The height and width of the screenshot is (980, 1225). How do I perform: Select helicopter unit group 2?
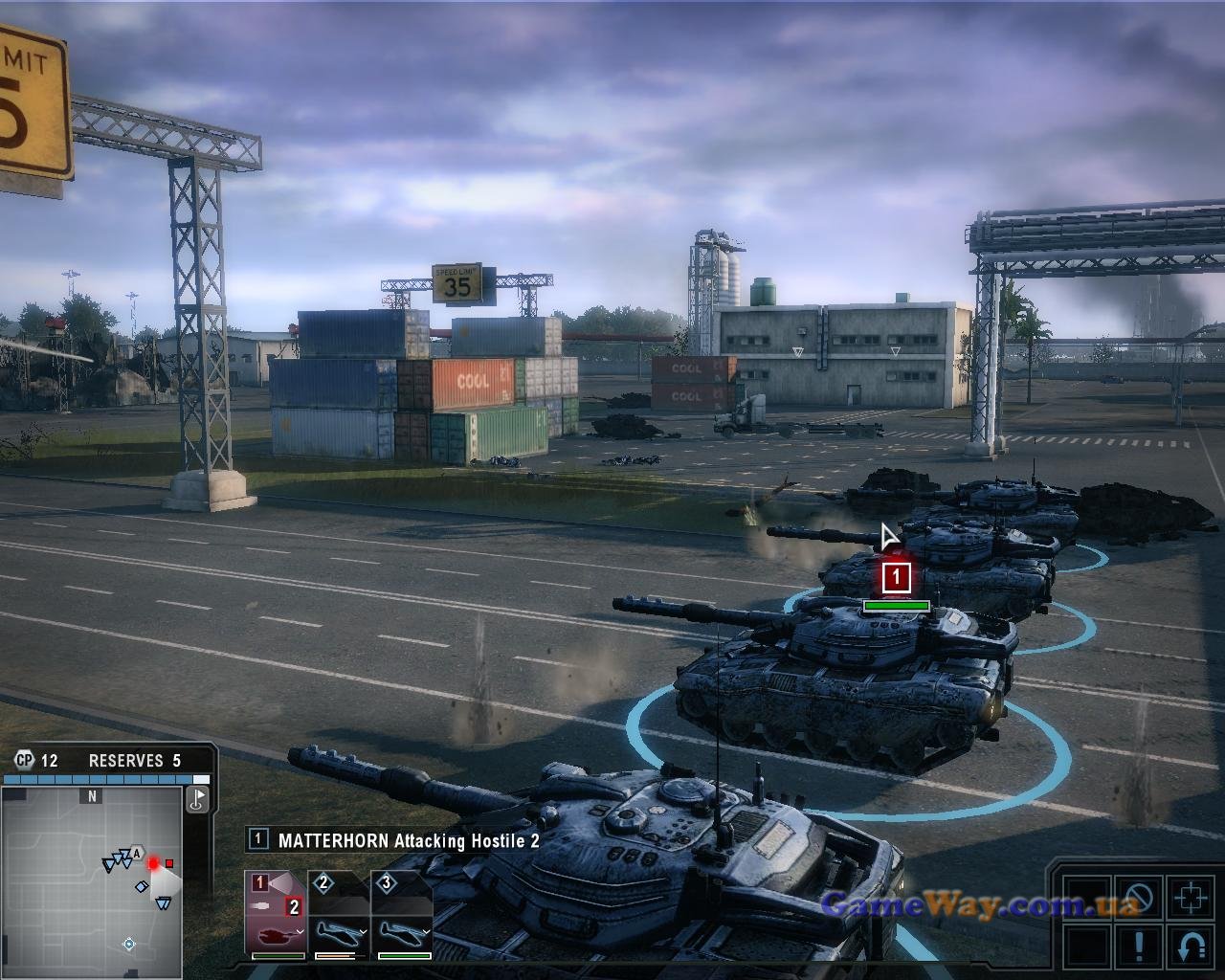click(x=339, y=914)
